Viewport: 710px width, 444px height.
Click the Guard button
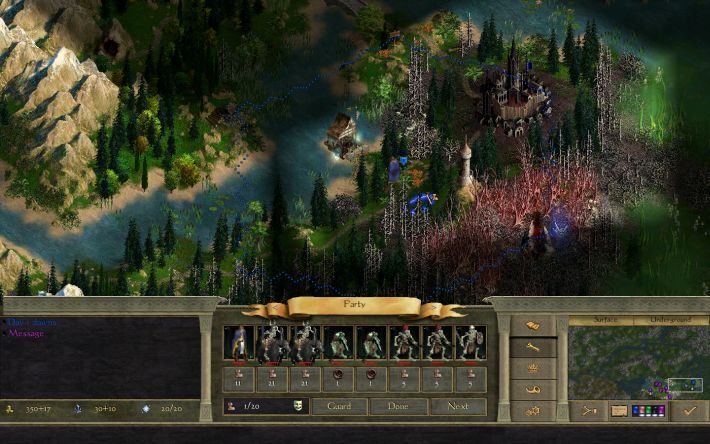click(x=339, y=406)
